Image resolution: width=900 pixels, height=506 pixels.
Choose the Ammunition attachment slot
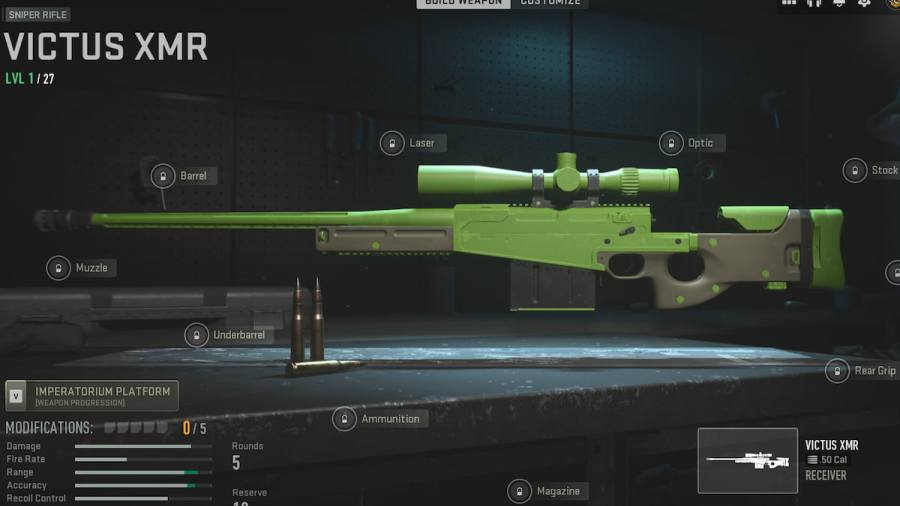coord(378,419)
